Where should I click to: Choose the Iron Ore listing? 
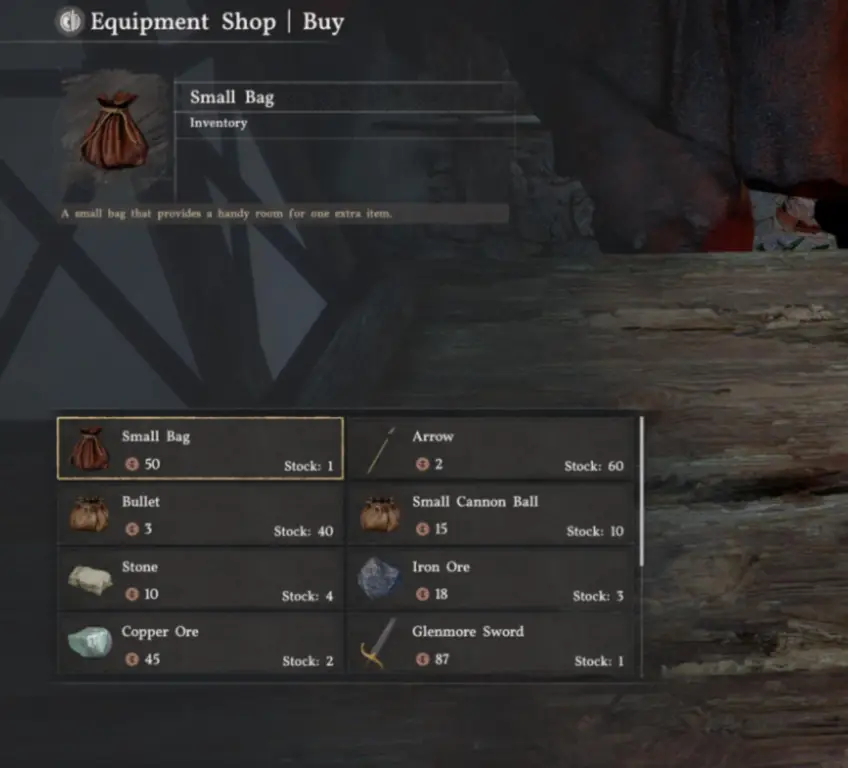pos(491,579)
